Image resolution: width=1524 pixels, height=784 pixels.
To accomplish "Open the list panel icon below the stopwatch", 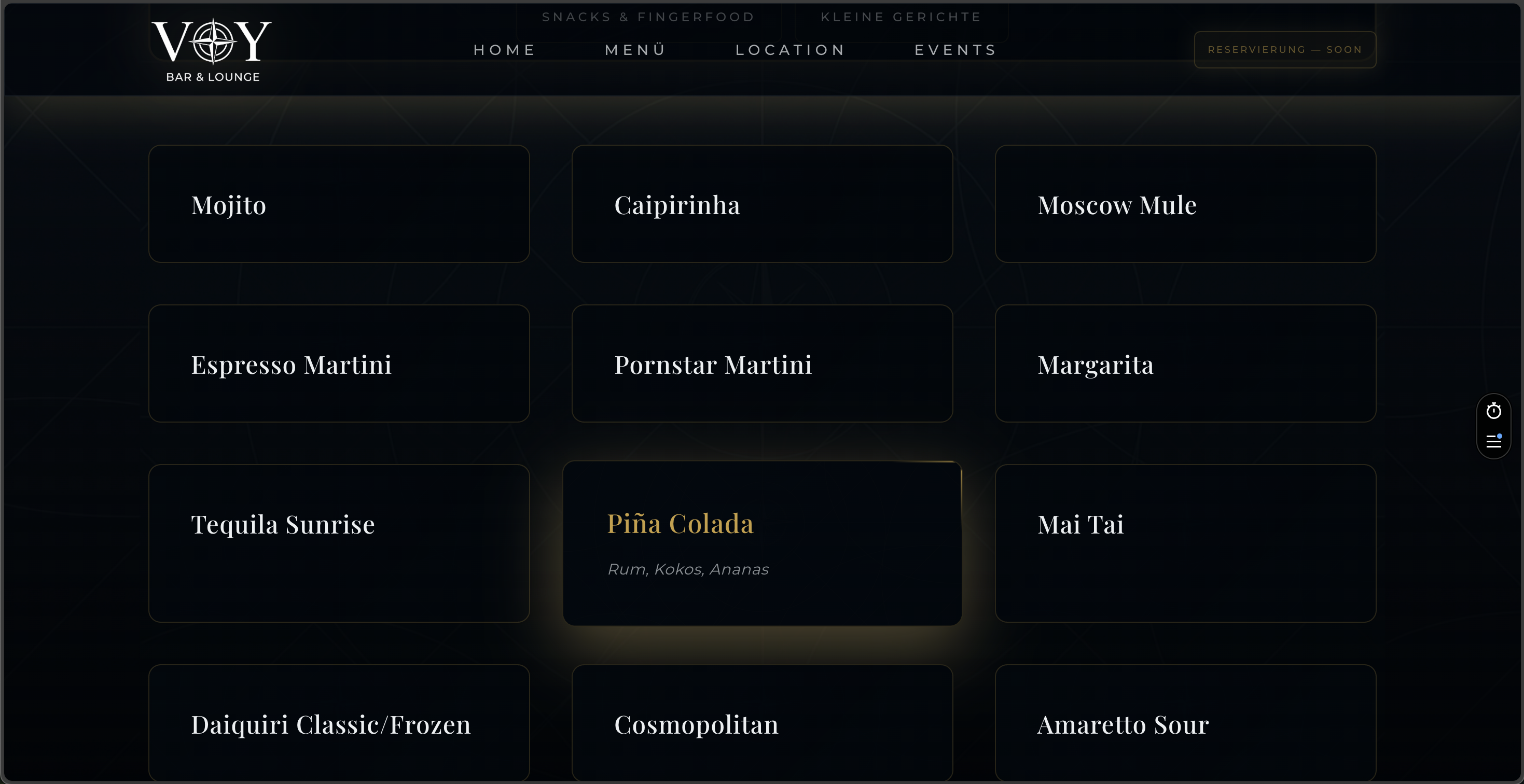I will [1493, 441].
